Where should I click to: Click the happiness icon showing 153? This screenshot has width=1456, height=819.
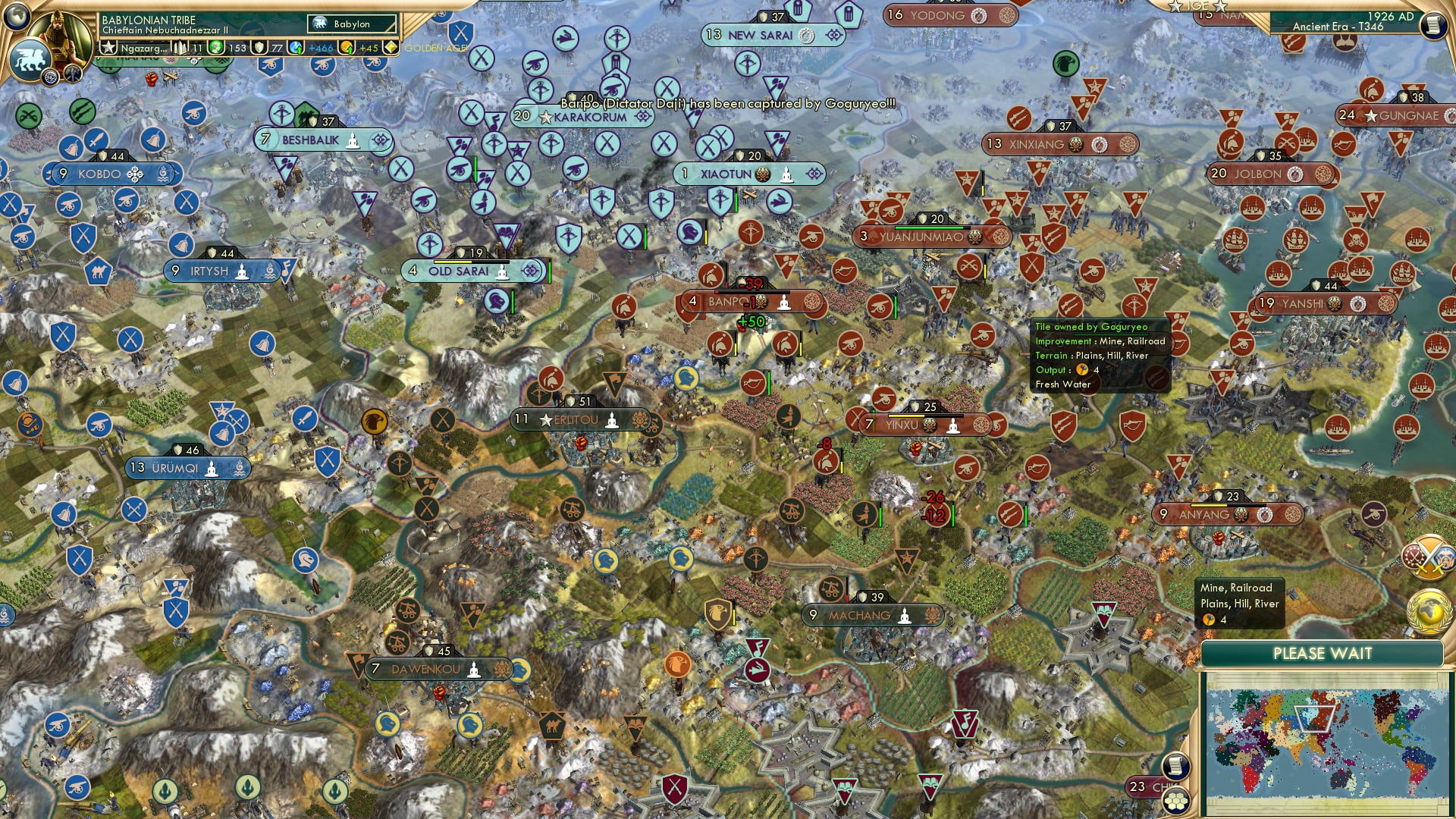(215, 47)
